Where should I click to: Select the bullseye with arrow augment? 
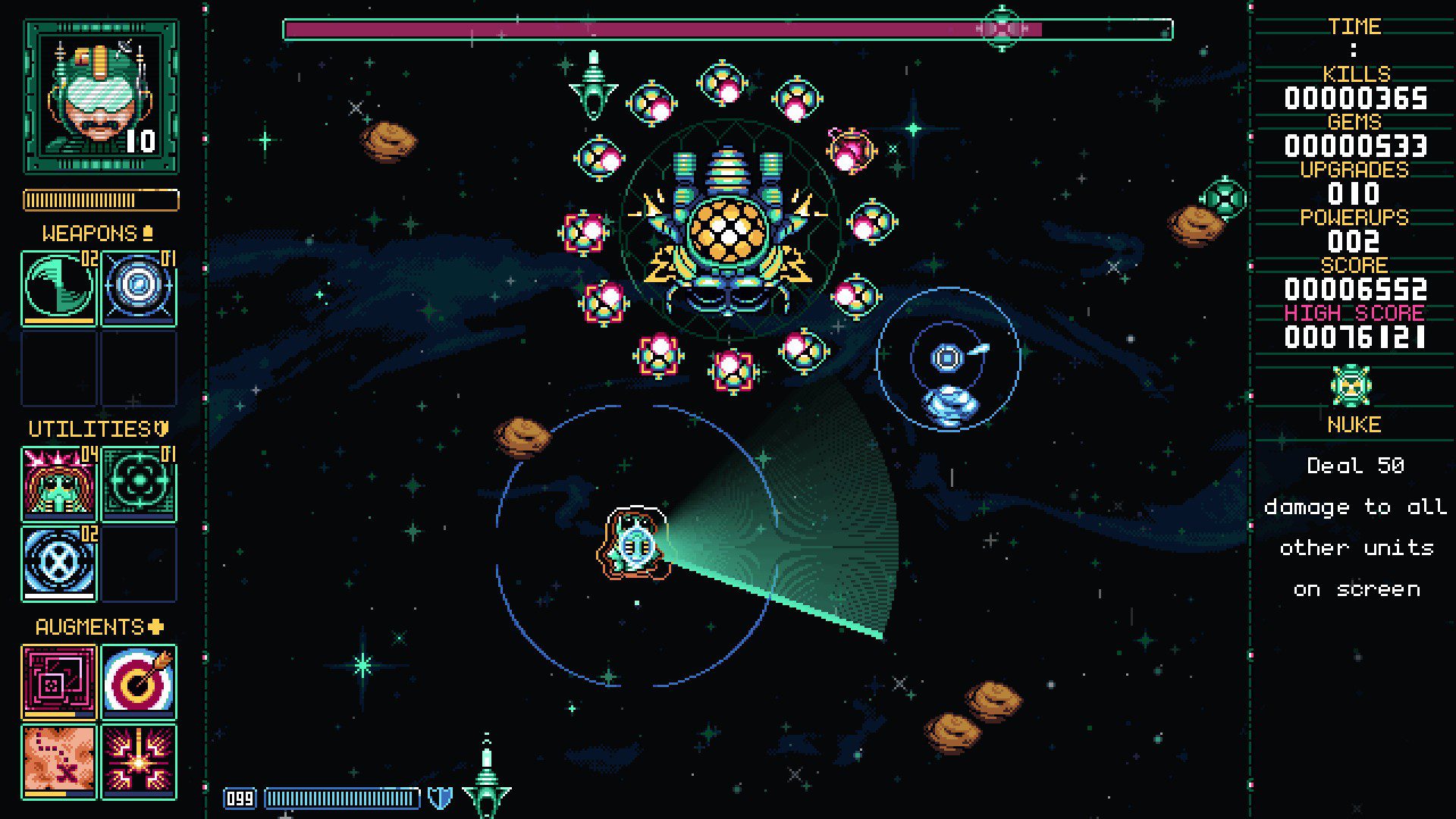pyautogui.click(x=139, y=681)
